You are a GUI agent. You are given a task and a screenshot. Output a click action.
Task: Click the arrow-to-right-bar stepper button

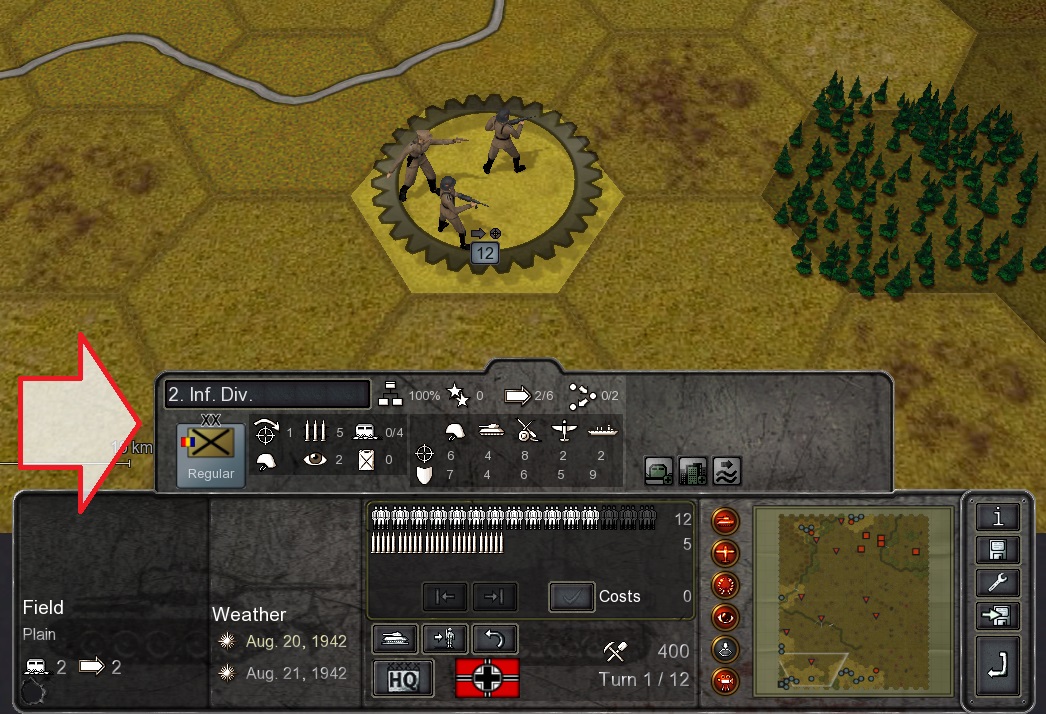click(x=495, y=597)
